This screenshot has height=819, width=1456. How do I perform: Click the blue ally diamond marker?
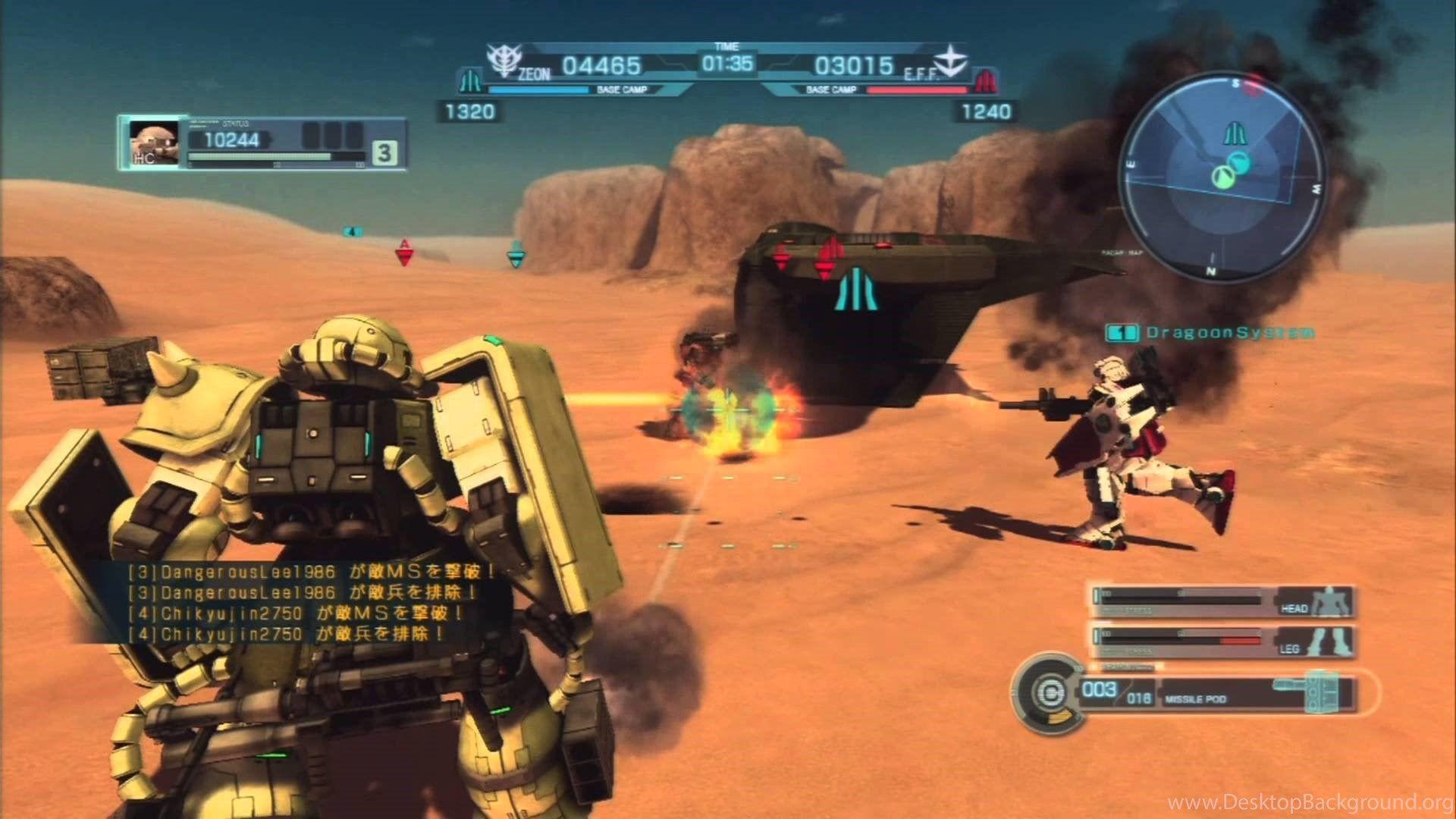pyautogui.click(x=516, y=253)
